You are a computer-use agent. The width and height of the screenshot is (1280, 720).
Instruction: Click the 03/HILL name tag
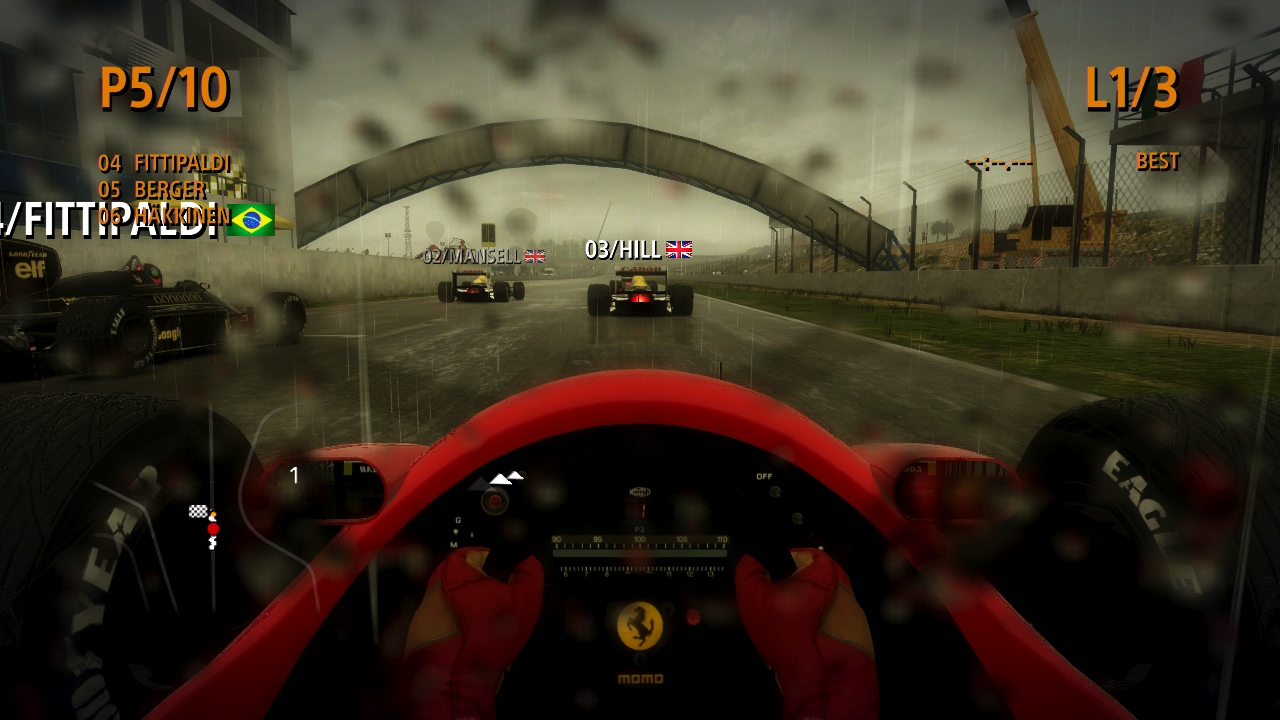coord(624,249)
